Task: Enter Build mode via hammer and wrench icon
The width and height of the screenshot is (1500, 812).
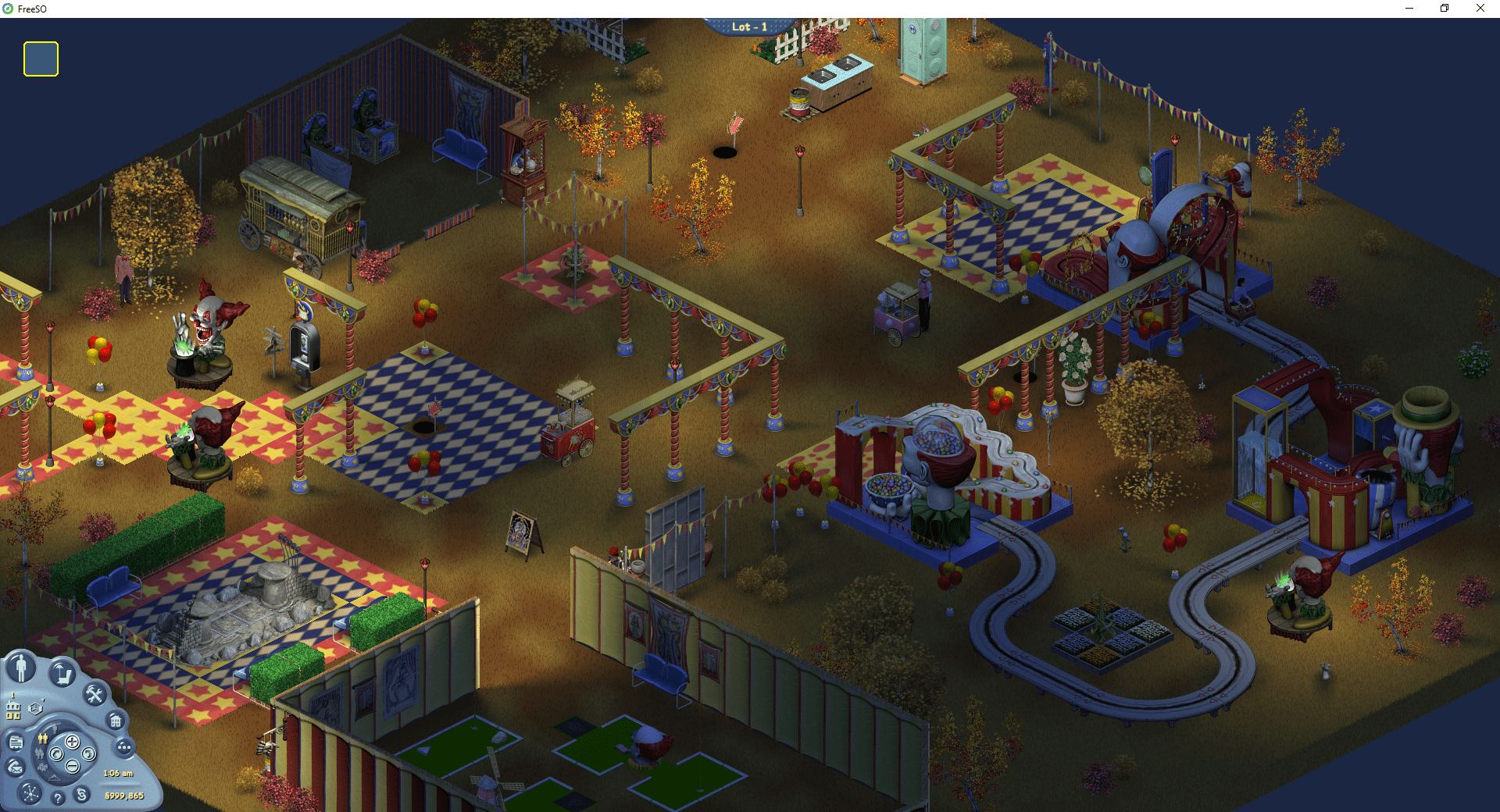Action: [x=94, y=694]
